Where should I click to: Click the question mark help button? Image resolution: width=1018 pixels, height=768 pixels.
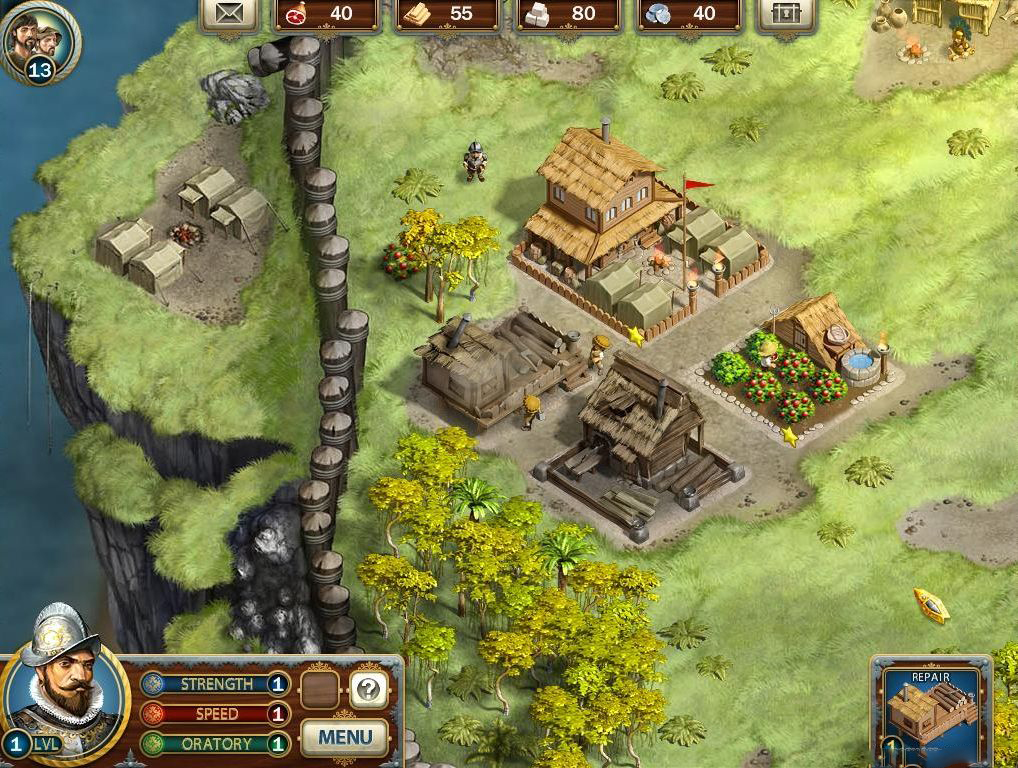point(368,689)
